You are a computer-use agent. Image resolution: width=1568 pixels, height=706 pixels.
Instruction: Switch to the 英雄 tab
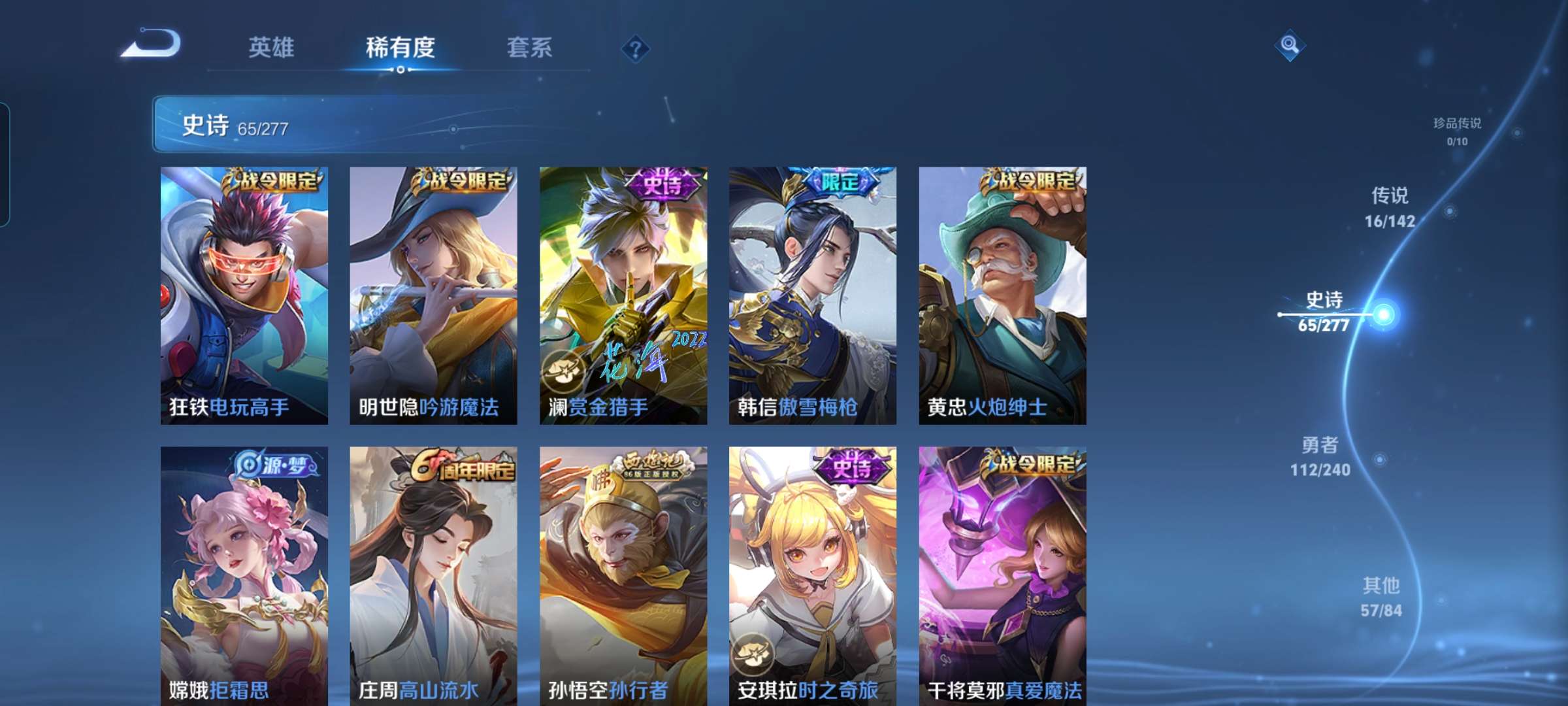tap(272, 48)
